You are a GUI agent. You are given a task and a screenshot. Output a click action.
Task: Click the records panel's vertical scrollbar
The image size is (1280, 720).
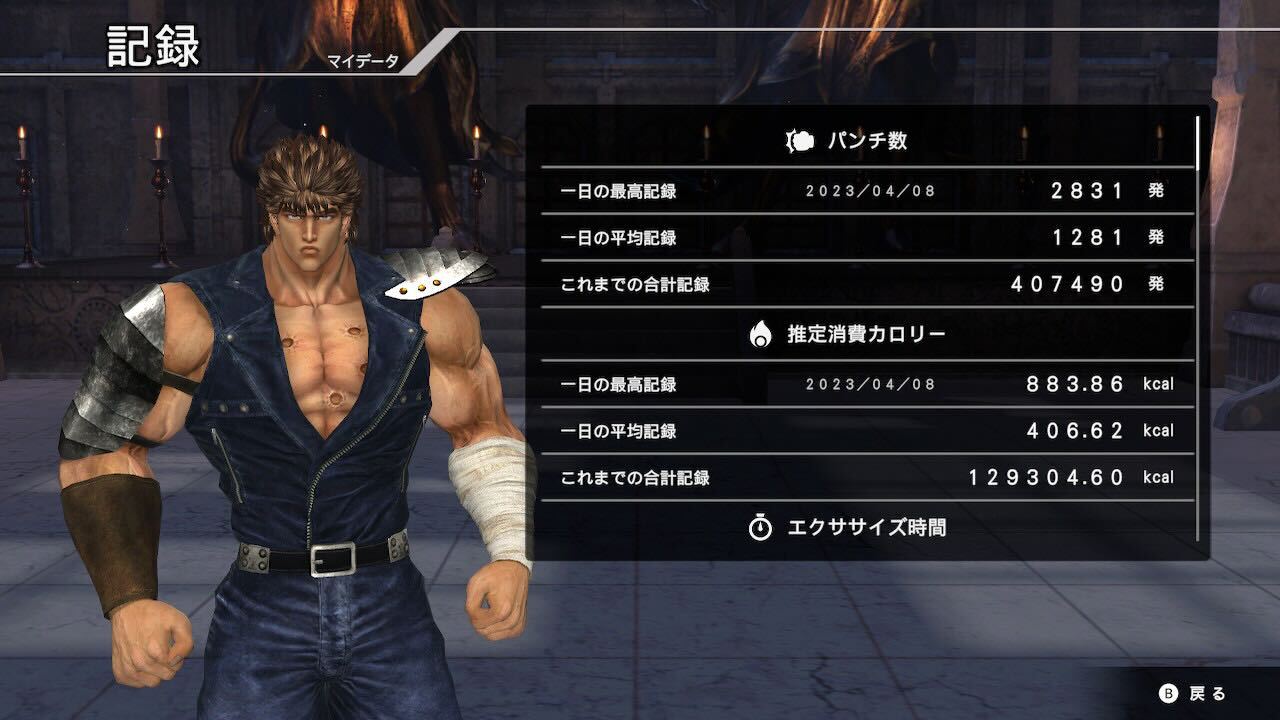1197,330
